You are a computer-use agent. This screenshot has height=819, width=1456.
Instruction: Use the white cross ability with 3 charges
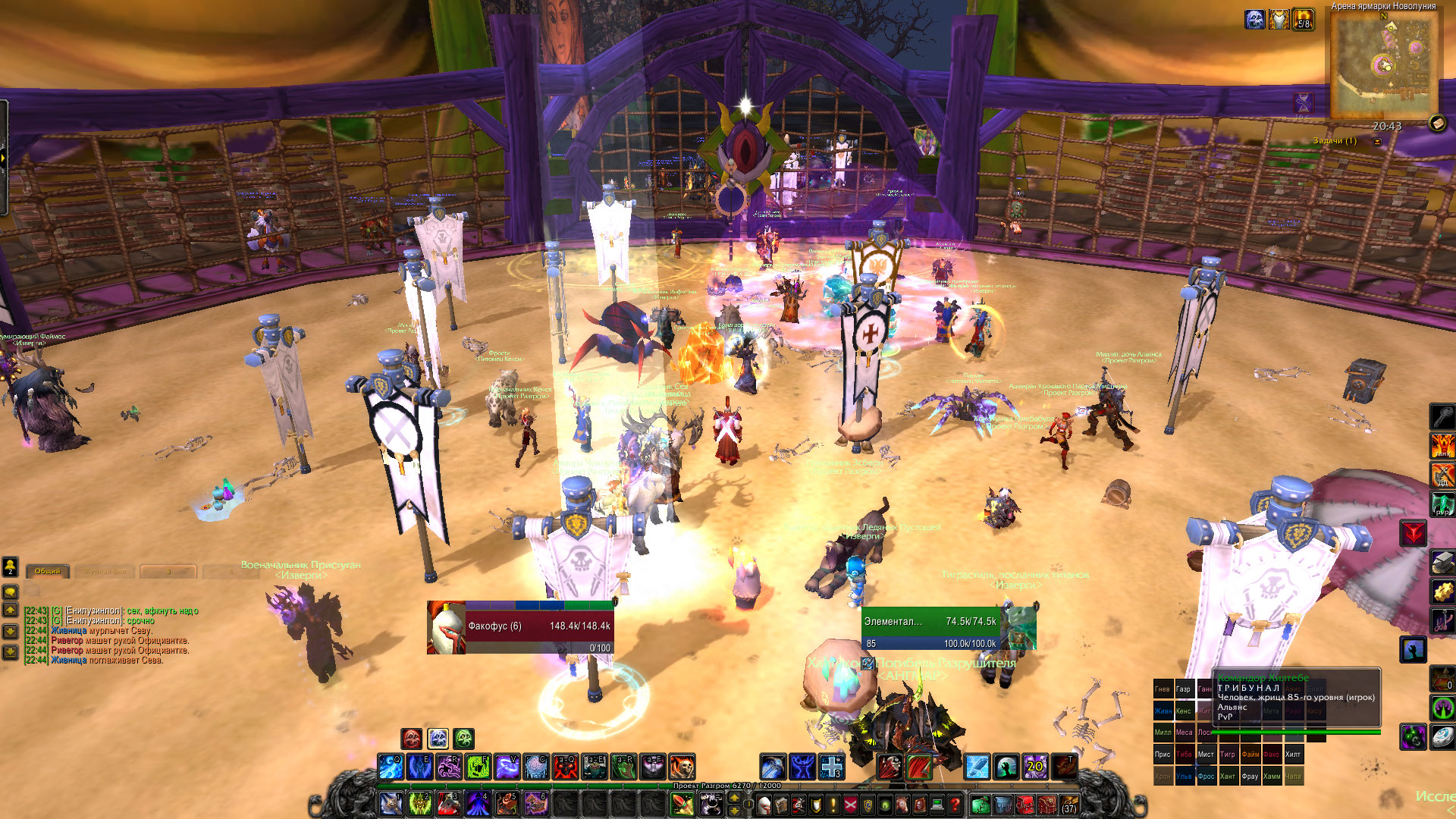click(832, 767)
